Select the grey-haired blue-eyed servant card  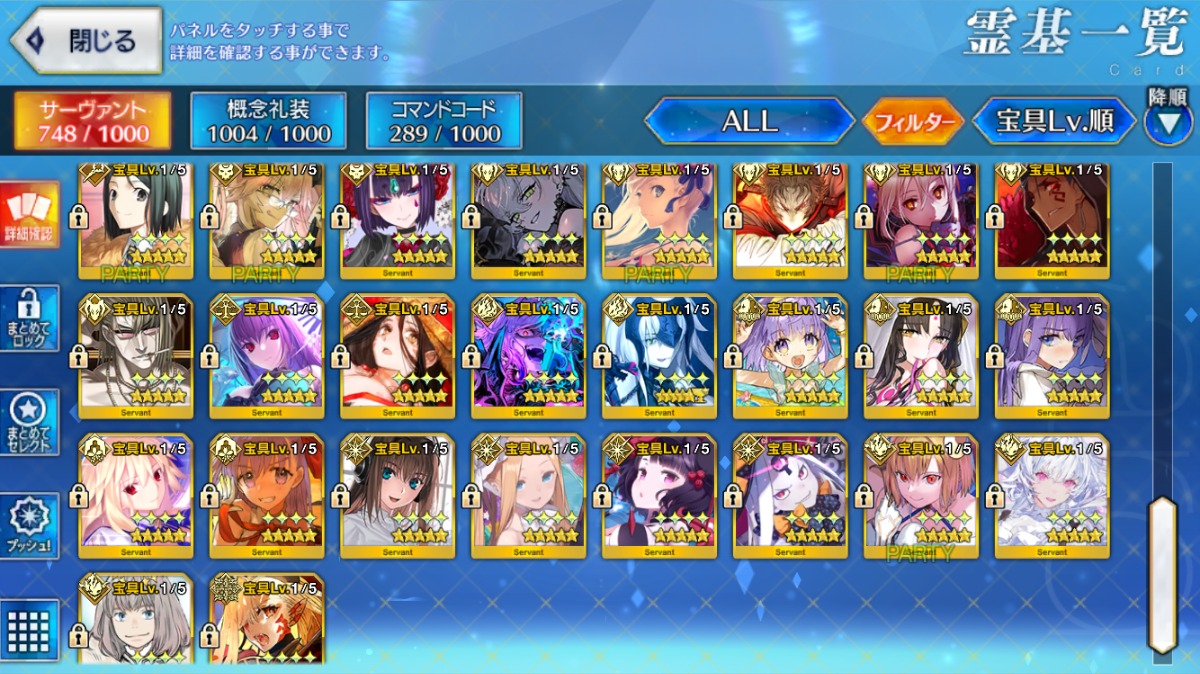click(x=136, y=620)
